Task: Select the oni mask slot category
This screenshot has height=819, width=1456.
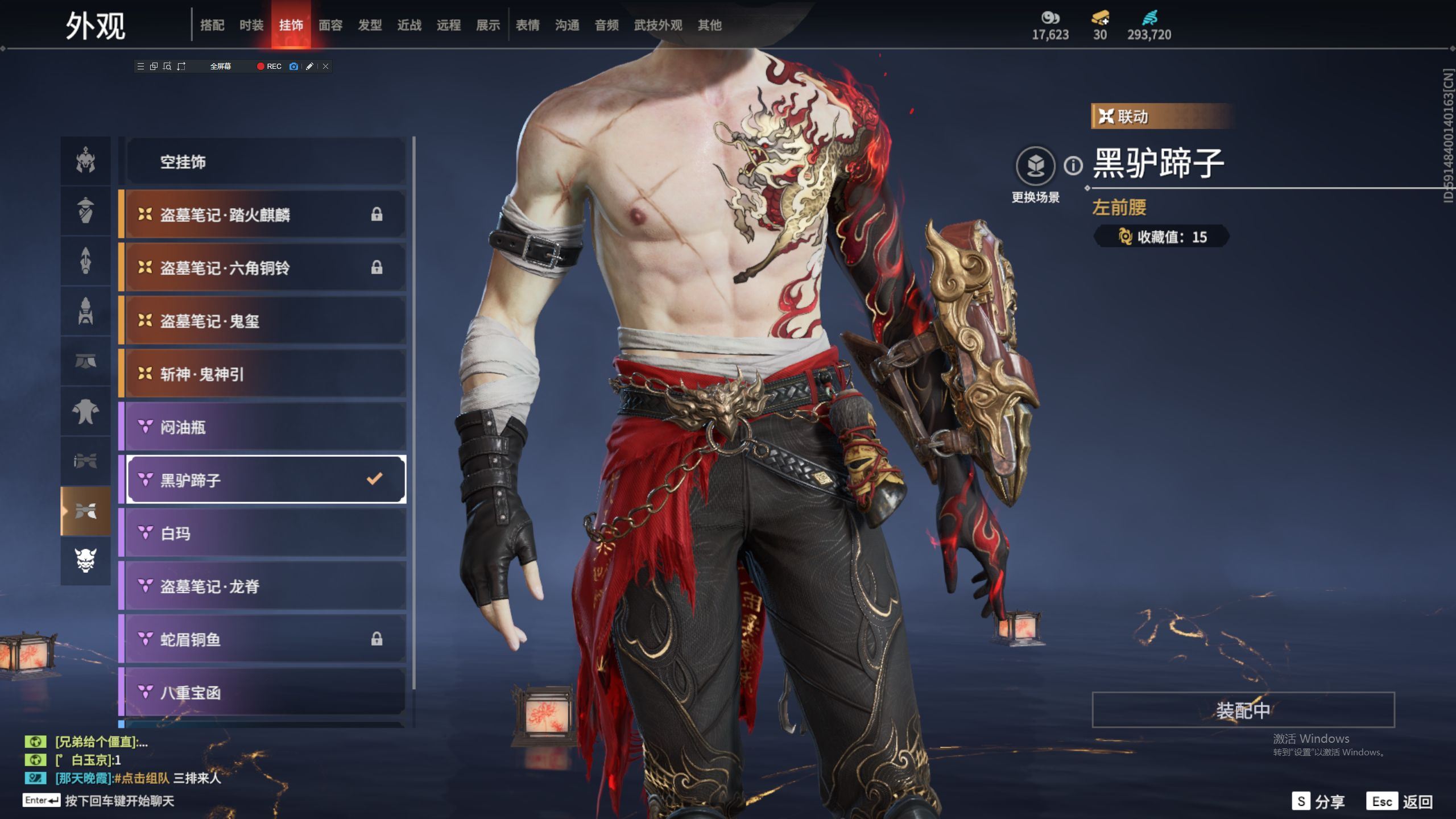Action: pyautogui.click(x=86, y=561)
